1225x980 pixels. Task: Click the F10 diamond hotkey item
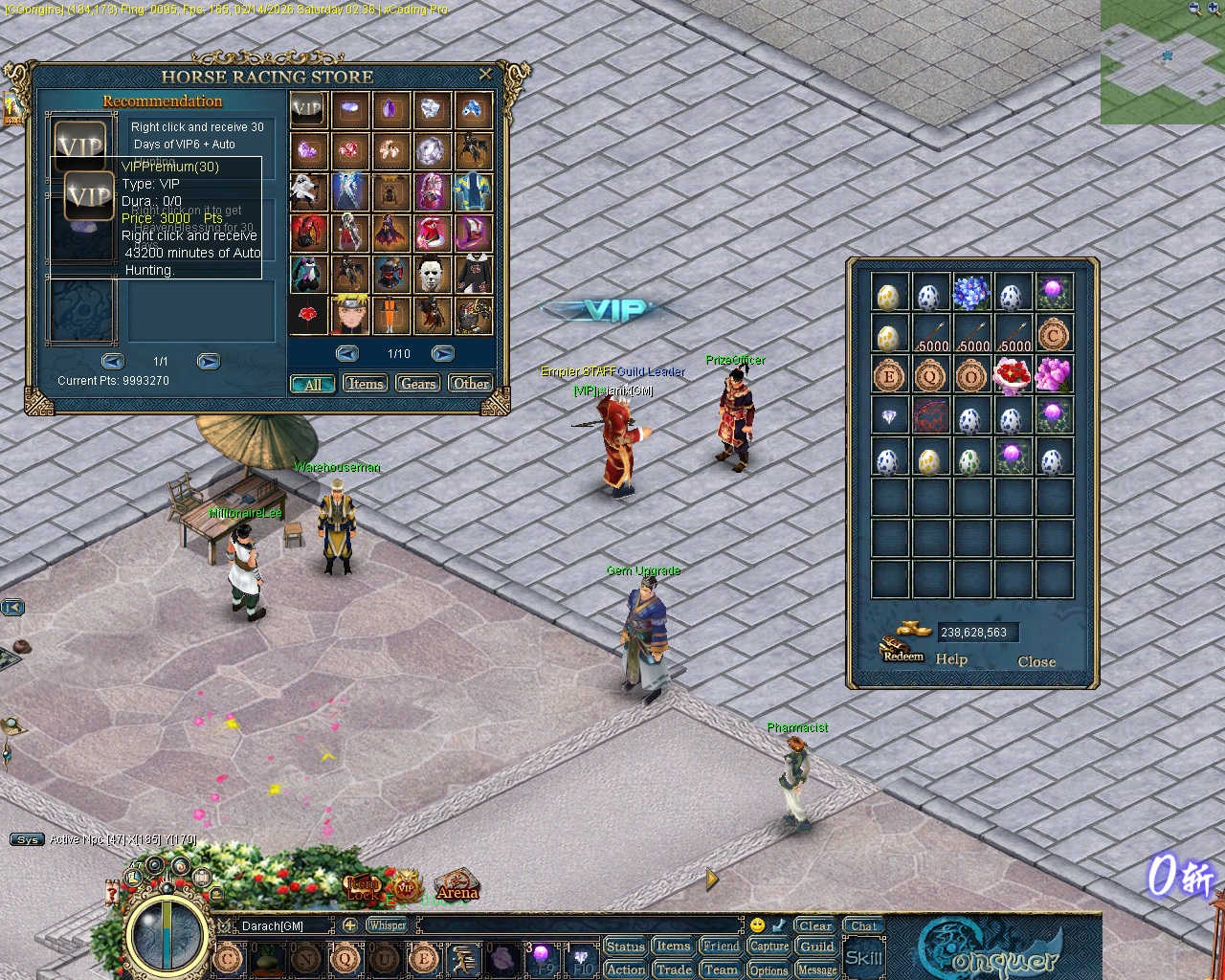(x=580, y=957)
